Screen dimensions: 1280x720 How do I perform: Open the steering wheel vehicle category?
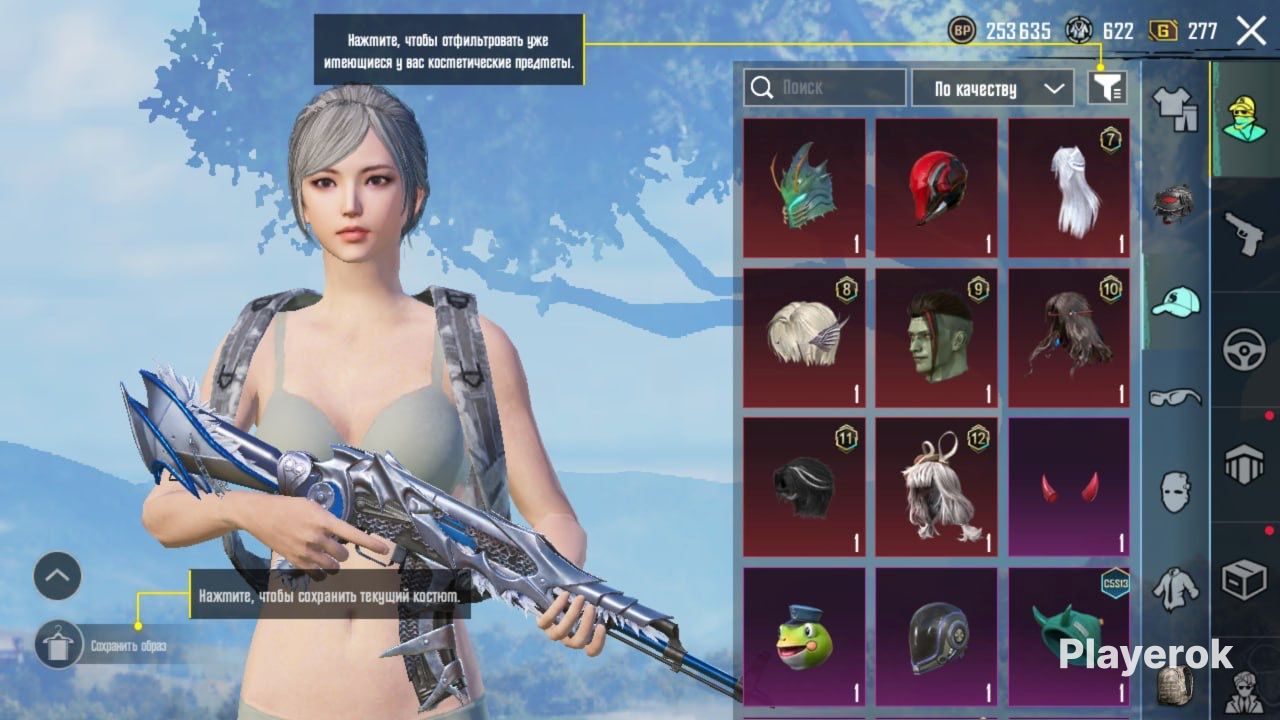(x=1245, y=350)
